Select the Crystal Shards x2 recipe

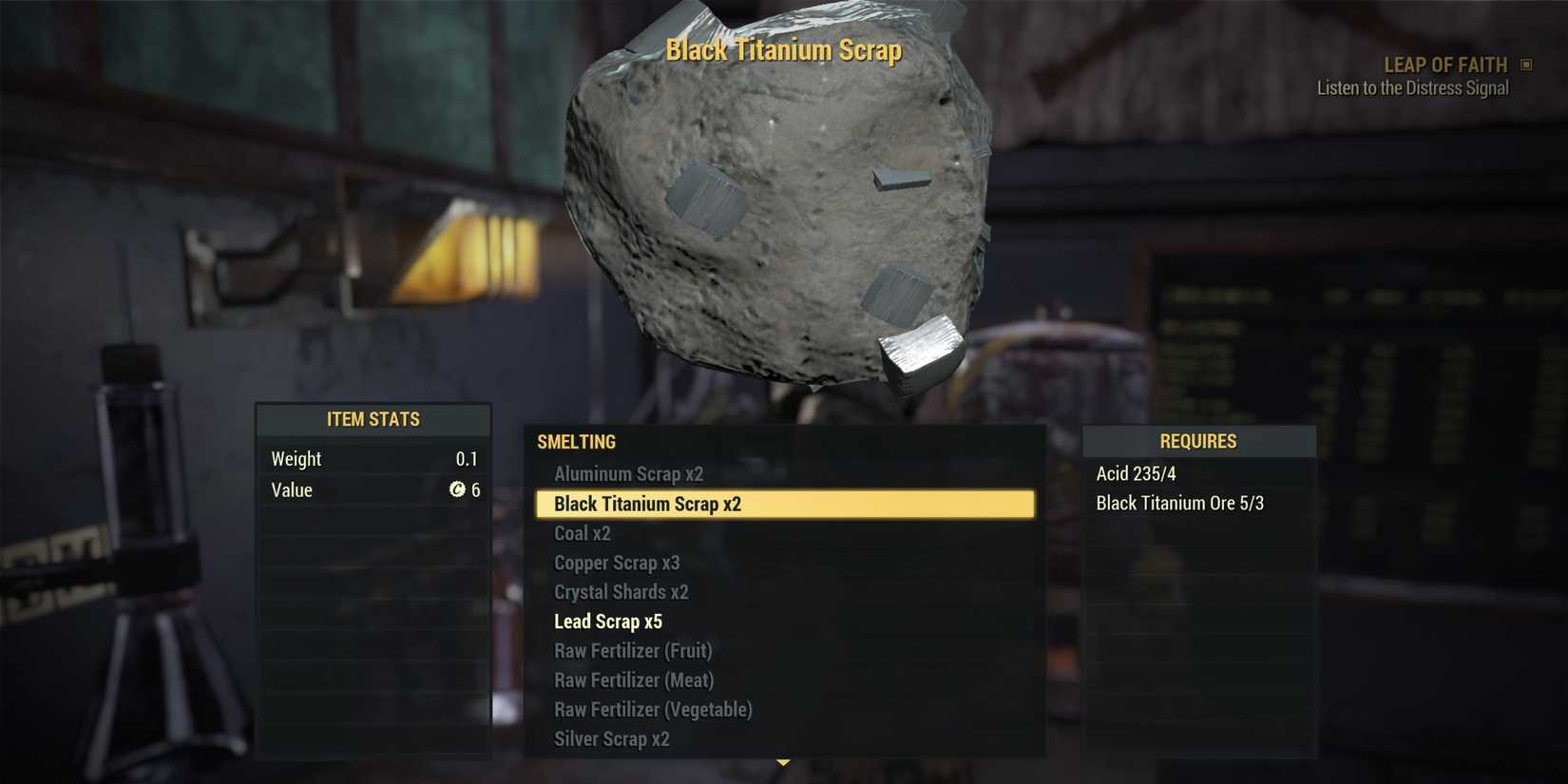622,591
